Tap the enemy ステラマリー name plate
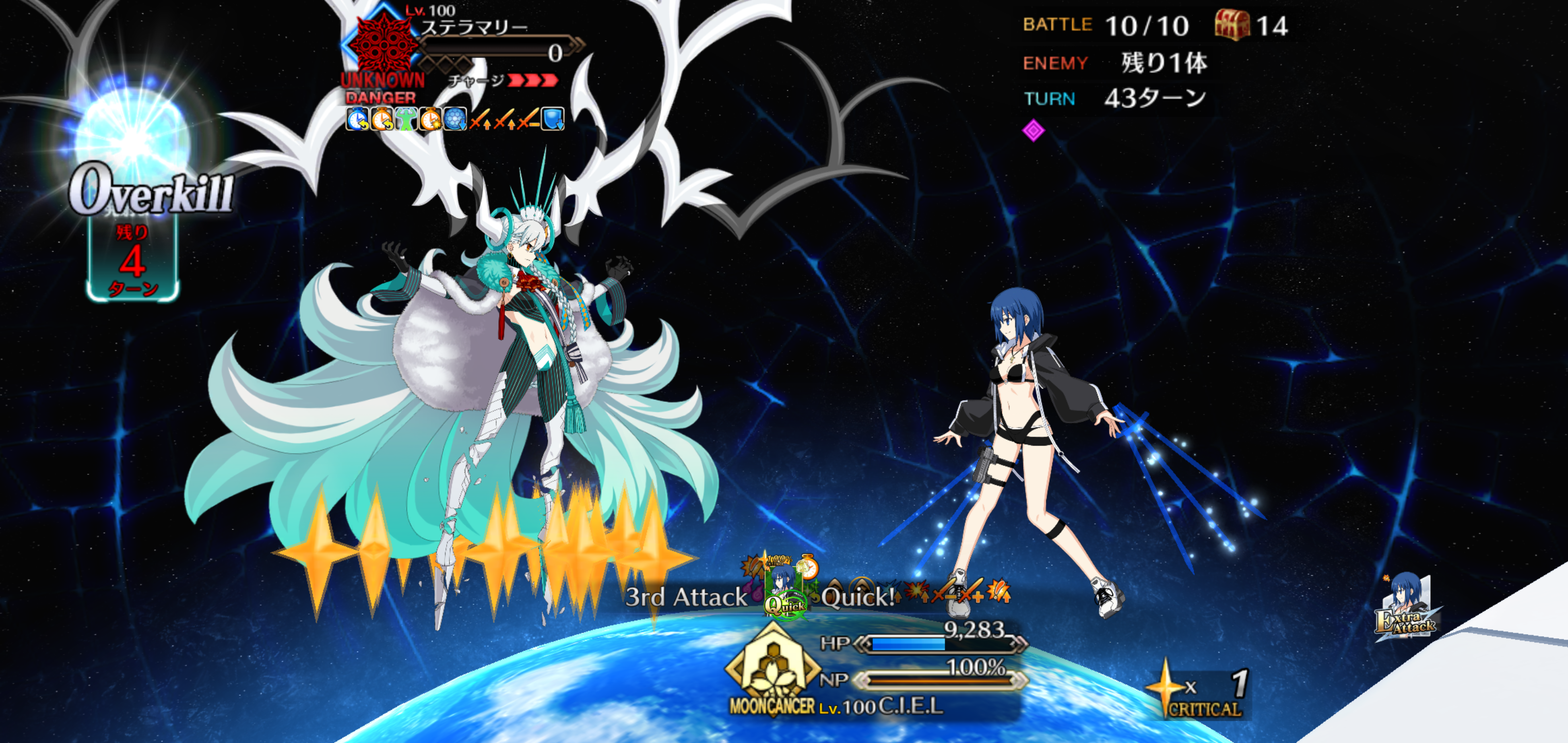The width and height of the screenshot is (1568, 743). pyautogui.click(x=475, y=27)
